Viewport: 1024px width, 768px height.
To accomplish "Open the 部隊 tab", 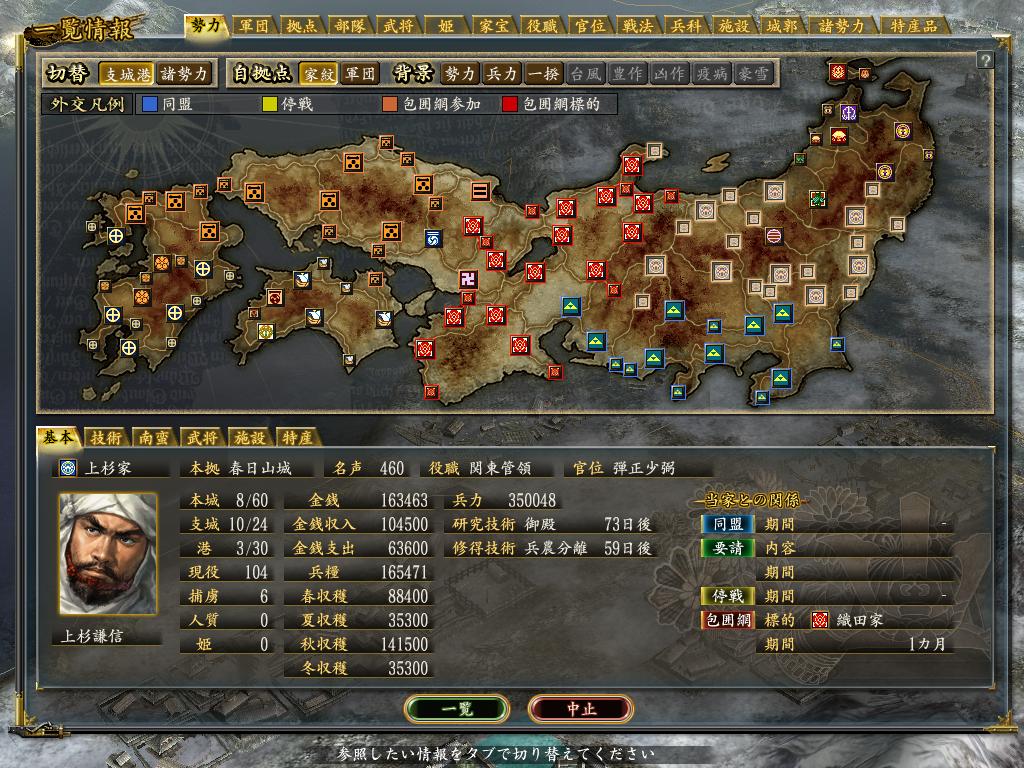I will coord(351,26).
